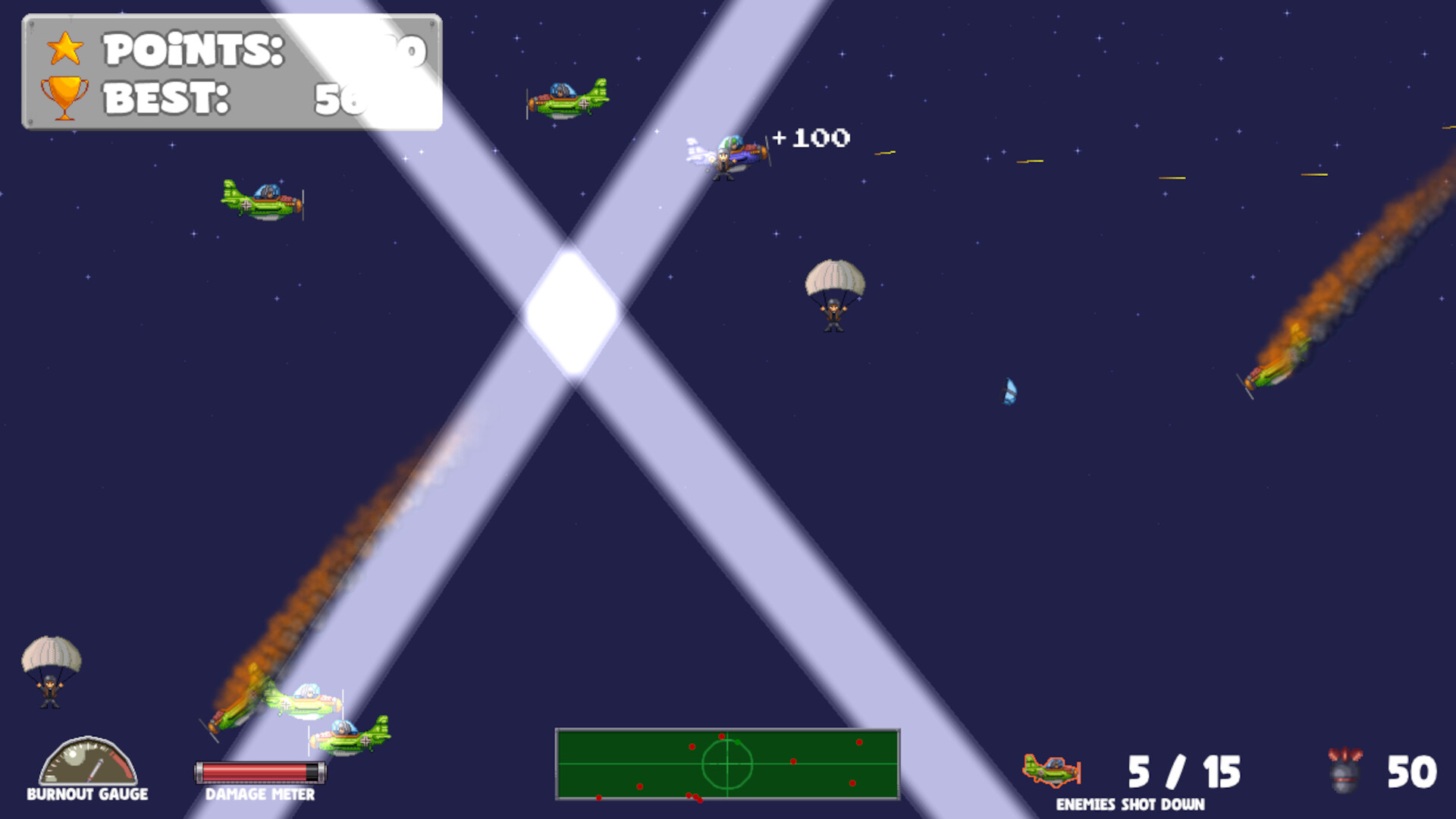Image resolution: width=1456 pixels, height=819 pixels.
Task: Click the +100 score popup
Action: click(810, 137)
